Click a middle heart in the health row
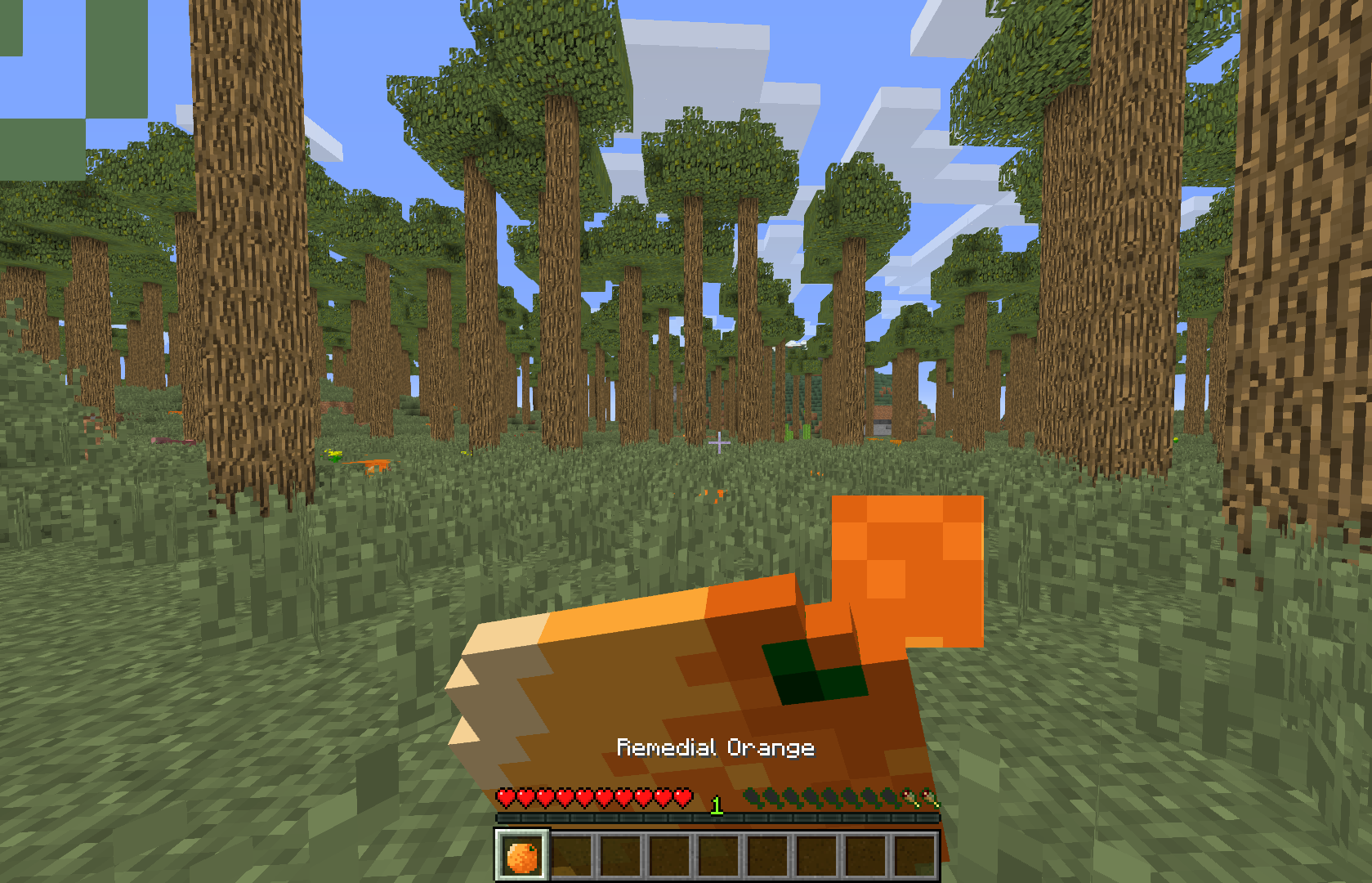Screen dimensions: 1372x883 594,797
